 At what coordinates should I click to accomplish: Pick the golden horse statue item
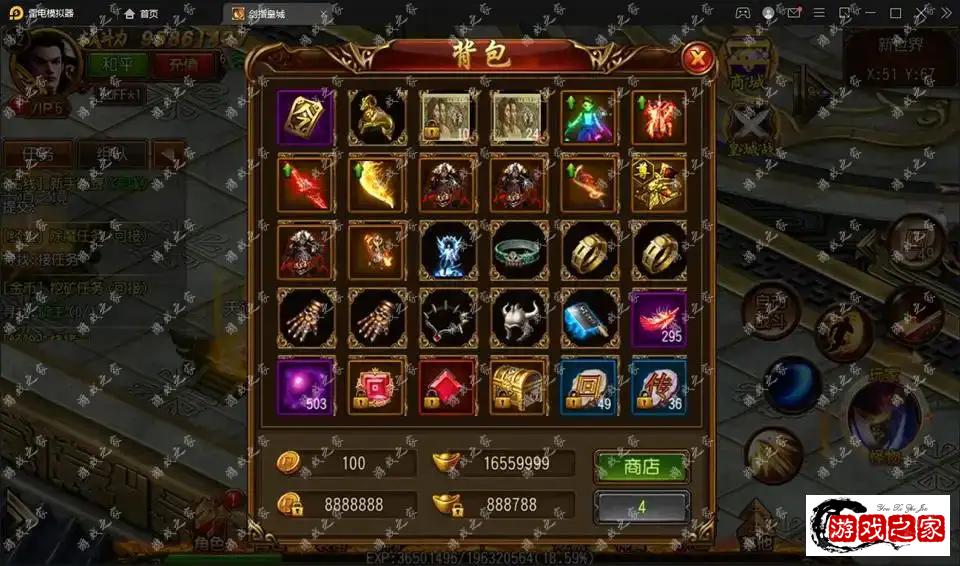coord(377,118)
